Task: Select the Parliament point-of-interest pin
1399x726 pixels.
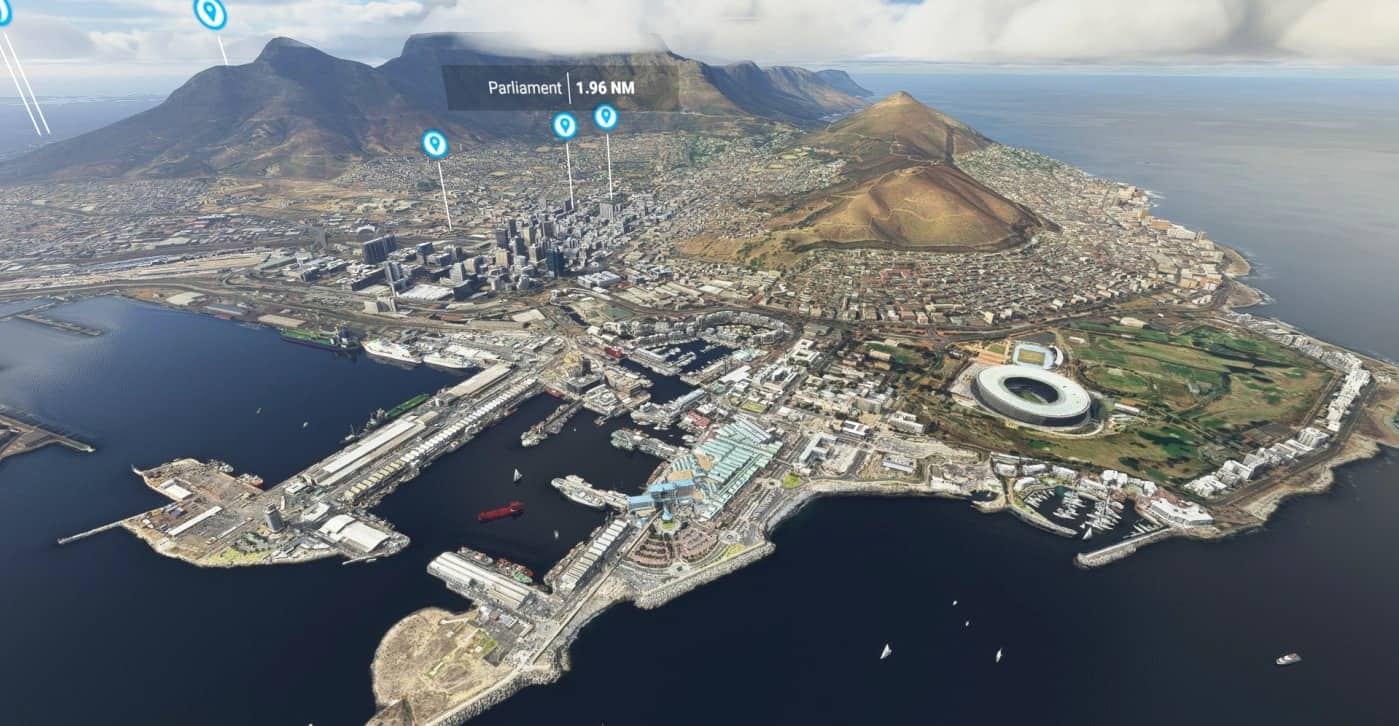Action: [565, 125]
